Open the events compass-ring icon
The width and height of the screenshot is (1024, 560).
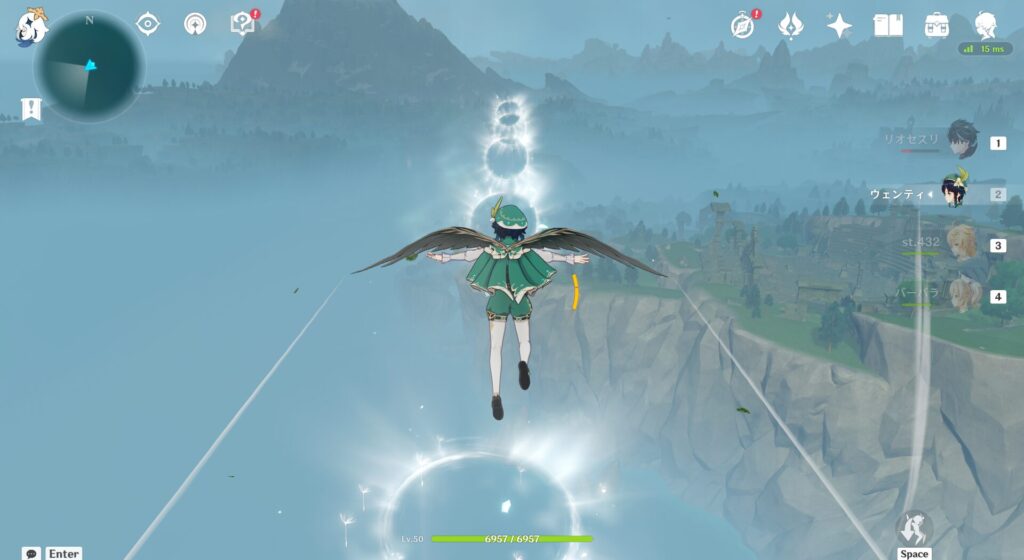coord(196,24)
